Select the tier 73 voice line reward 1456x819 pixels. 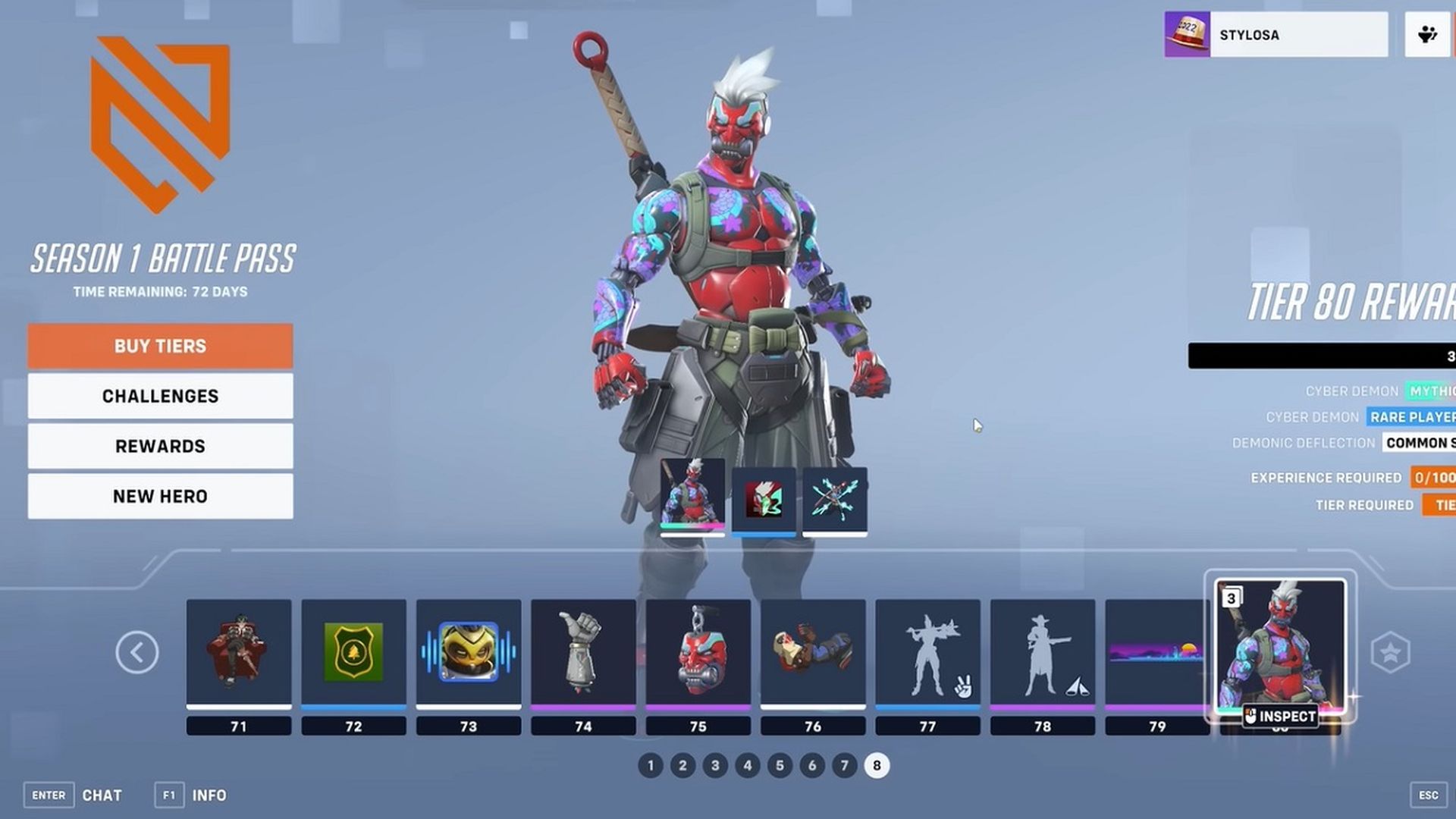pyautogui.click(x=469, y=653)
